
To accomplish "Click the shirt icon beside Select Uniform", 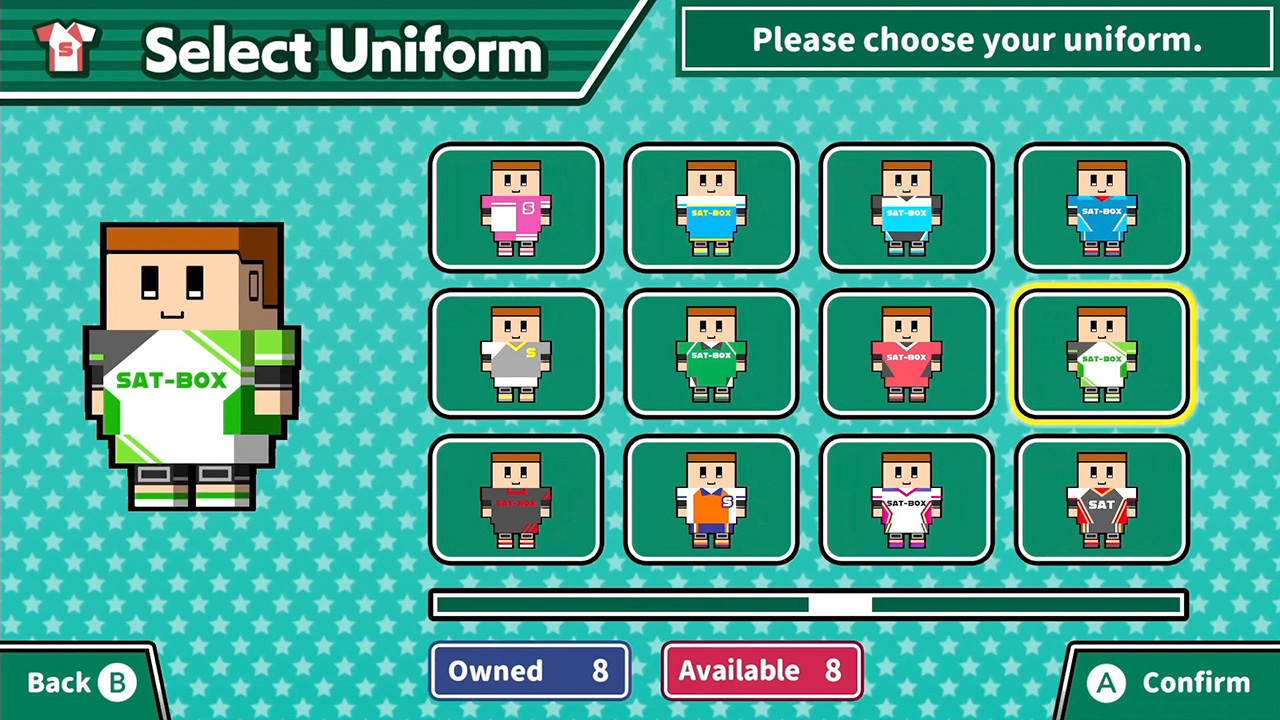I will click(x=66, y=47).
